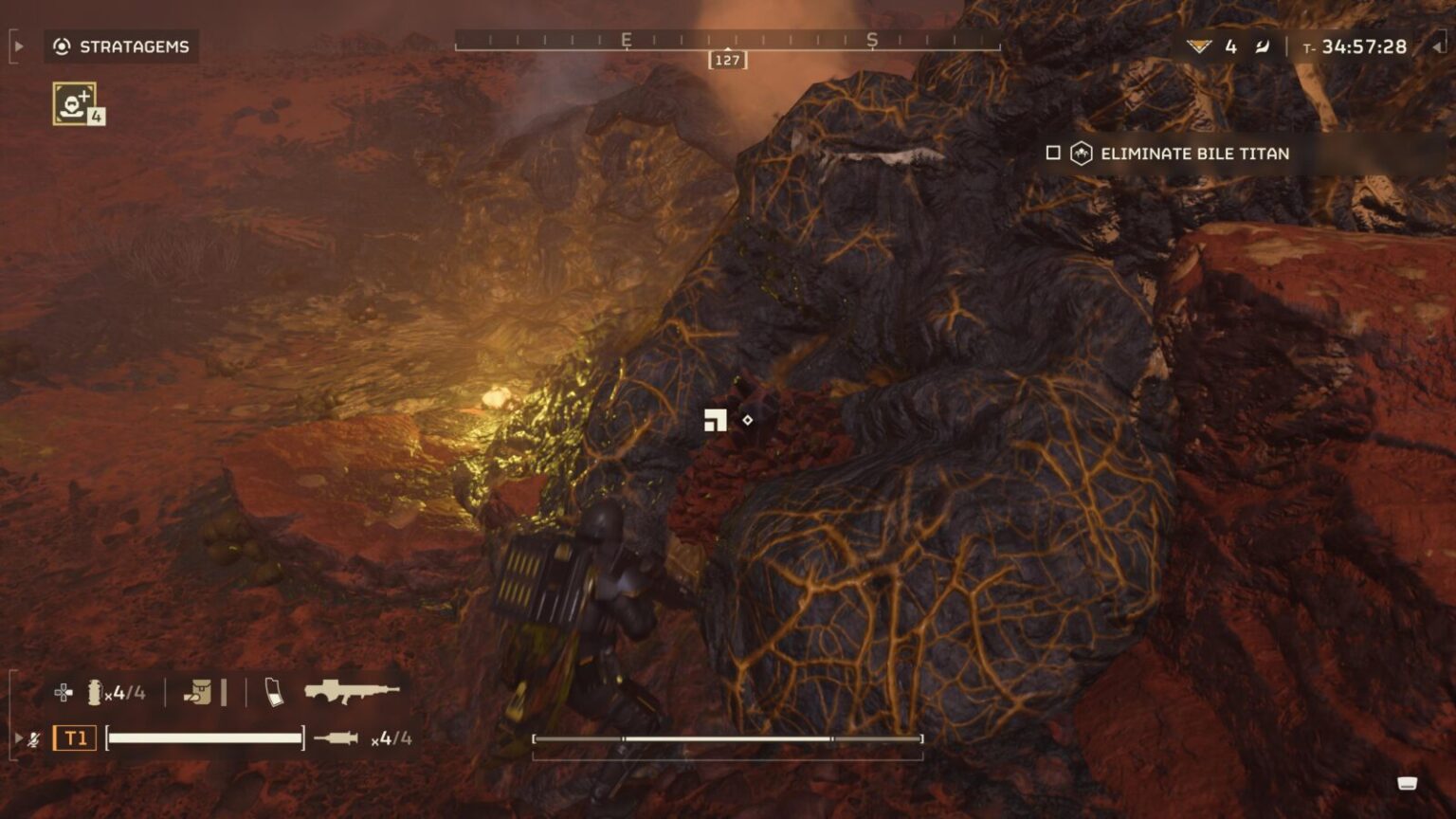Image resolution: width=1456 pixels, height=819 pixels.
Task: Toggle the Eliminate Bile Titan objective checkbox
Action: pos(1052,153)
